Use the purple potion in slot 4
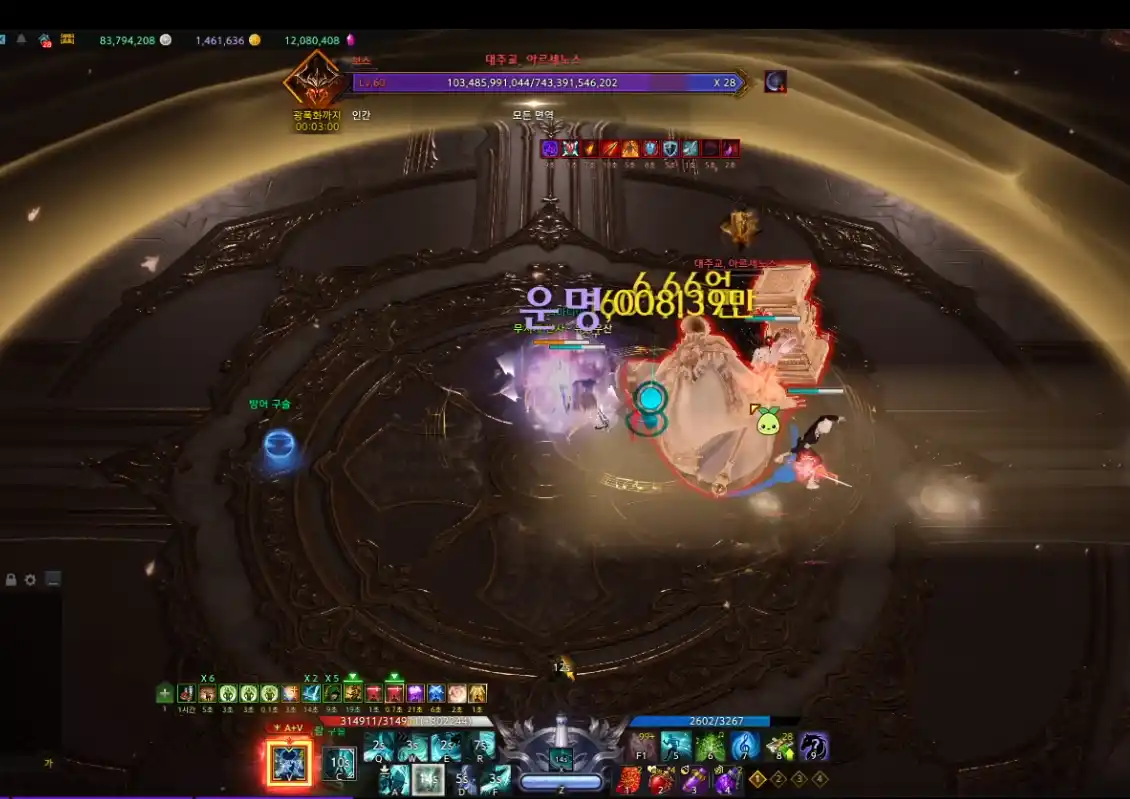This screenshot has width=1130, height=799. point(727,779)
